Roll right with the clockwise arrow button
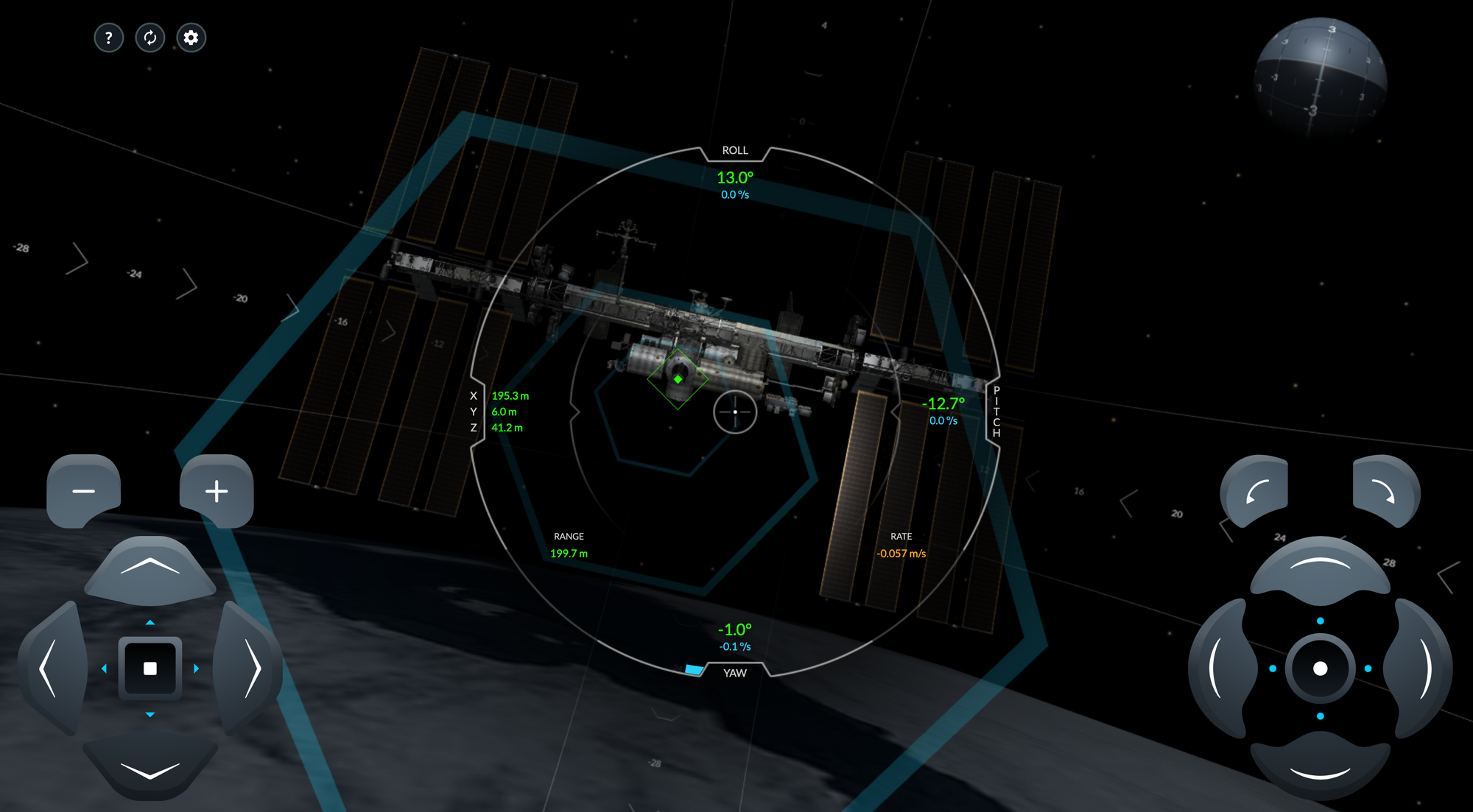The image size is (1473, 812). [x=1385, y=491]
